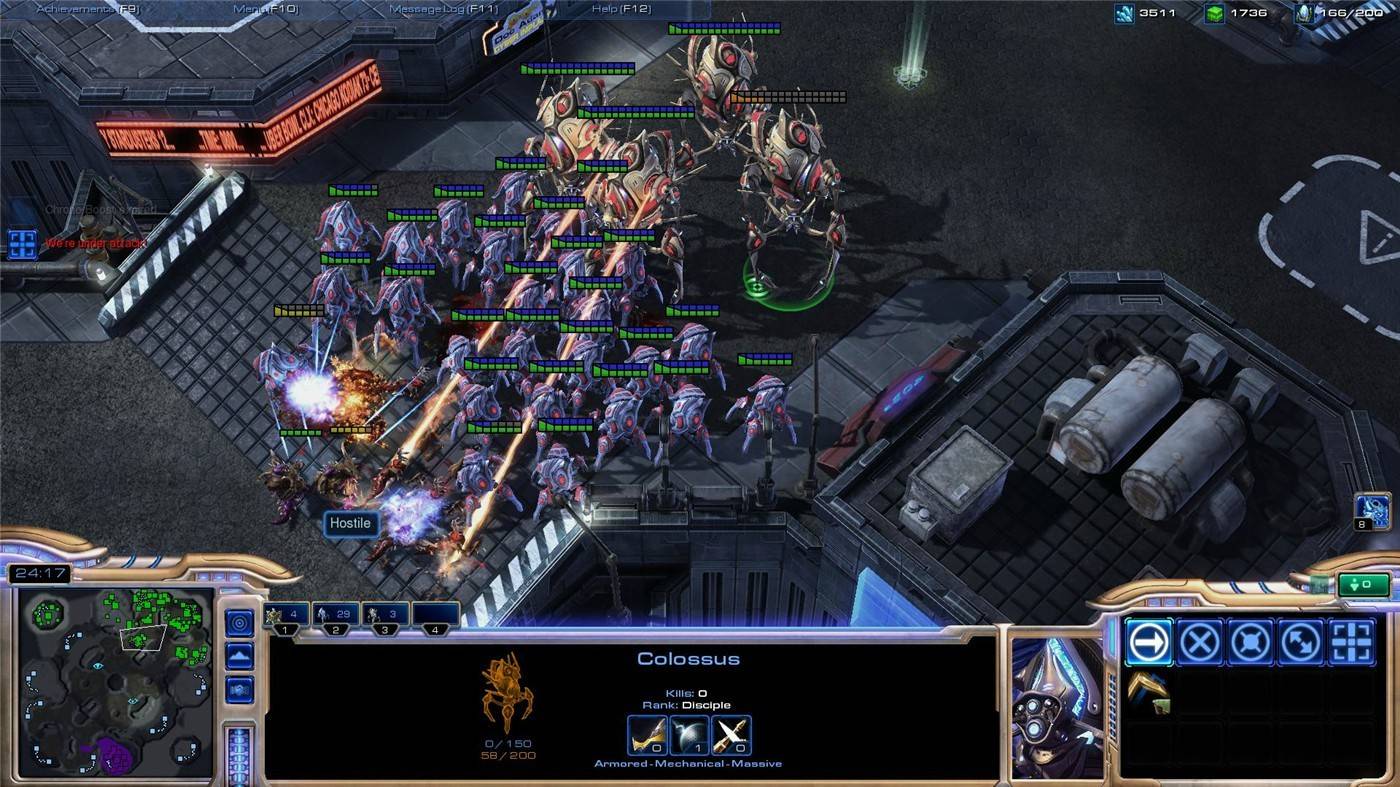Click the cliff-walk ability icon below the commands
Viewport: 1400px width, 787px height.
coord(1147,692)
